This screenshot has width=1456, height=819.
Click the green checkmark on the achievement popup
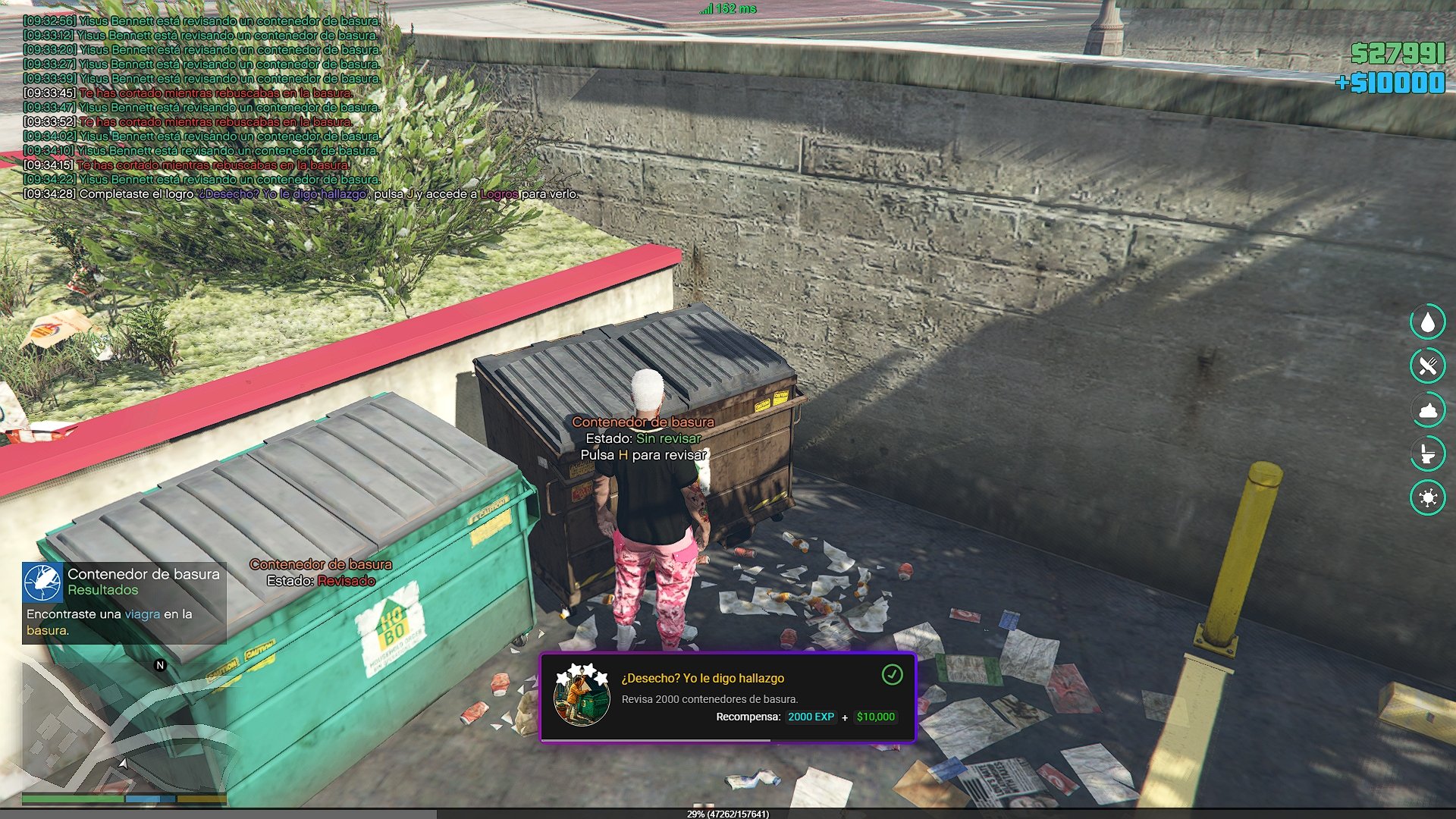pyautogui.click(x=892, y=674)
